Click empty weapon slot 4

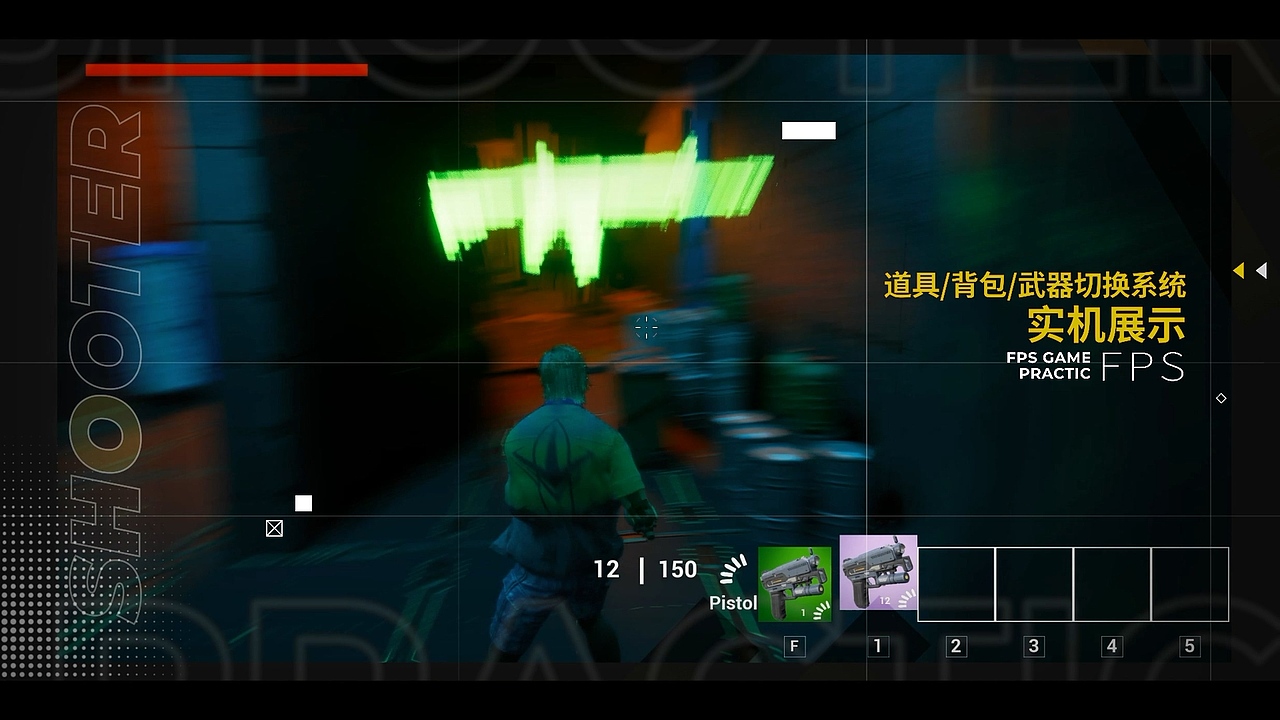coord(1111,585)
